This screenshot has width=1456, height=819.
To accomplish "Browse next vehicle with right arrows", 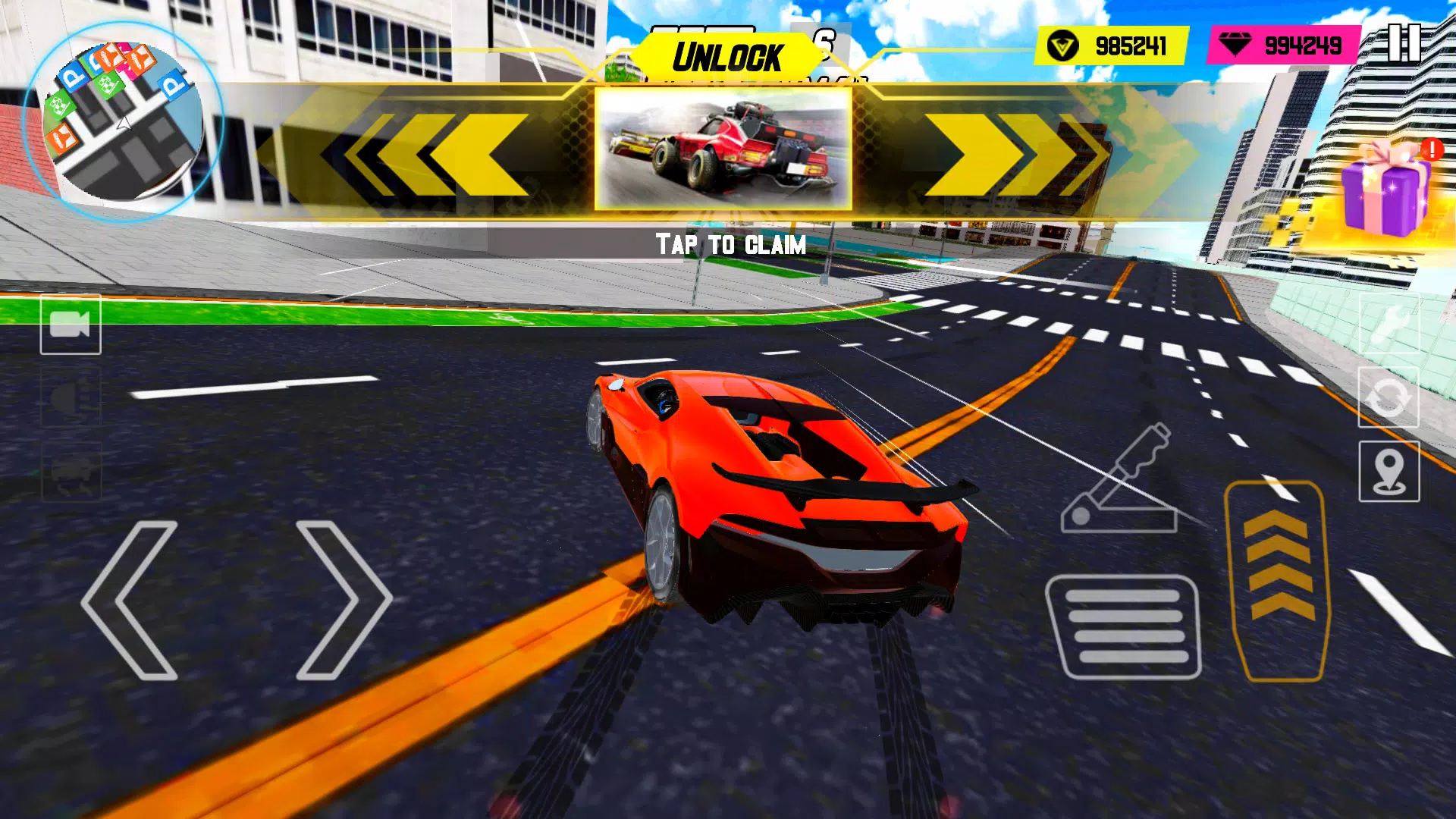I will pyautogui.click(x=1009, y=152).
